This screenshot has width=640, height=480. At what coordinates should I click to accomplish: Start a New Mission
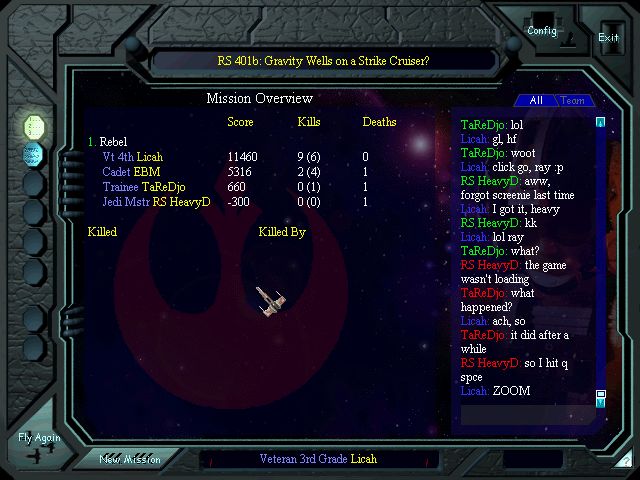click(x=137, y=459)
